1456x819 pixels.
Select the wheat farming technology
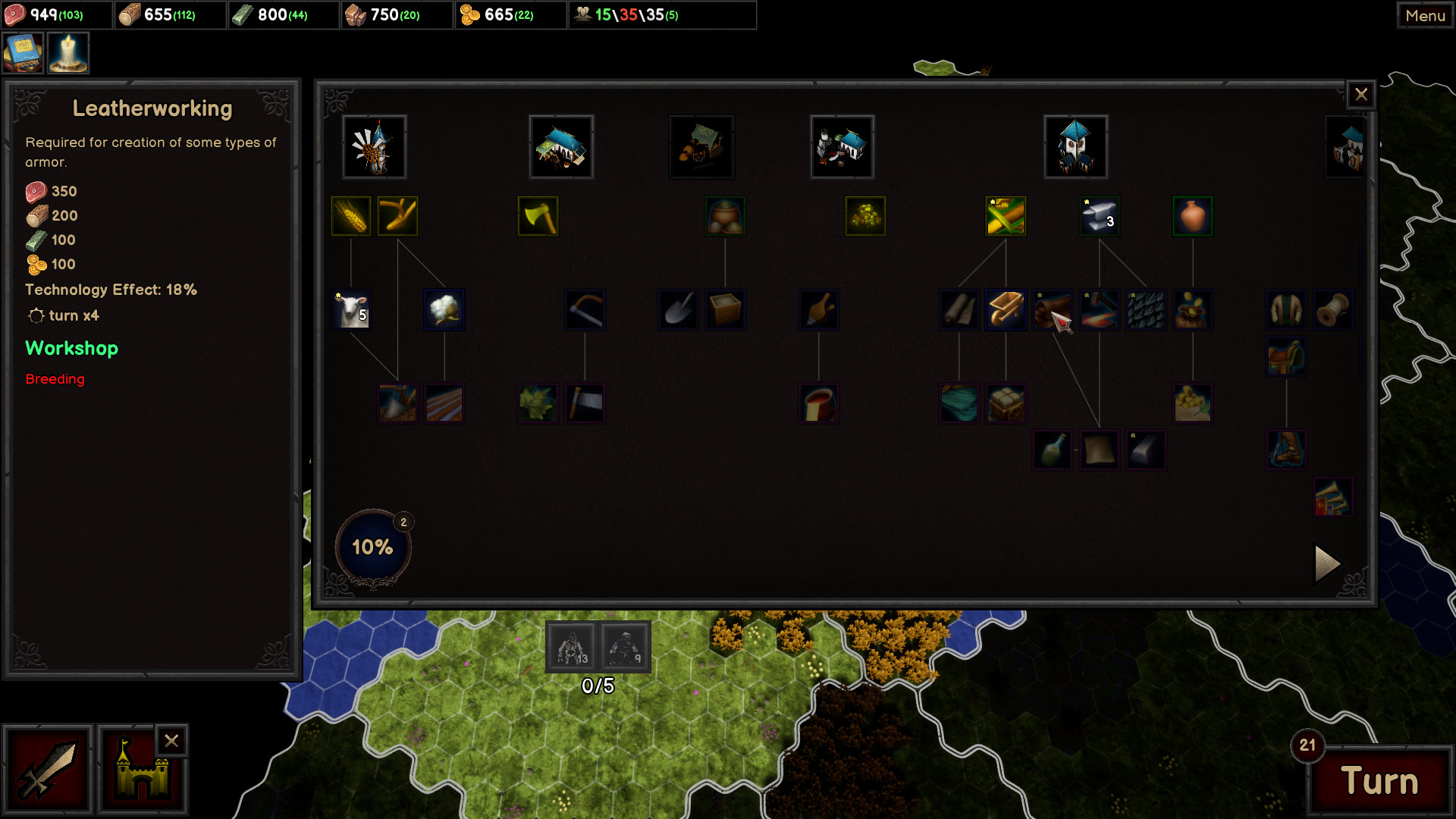[351, 216]
